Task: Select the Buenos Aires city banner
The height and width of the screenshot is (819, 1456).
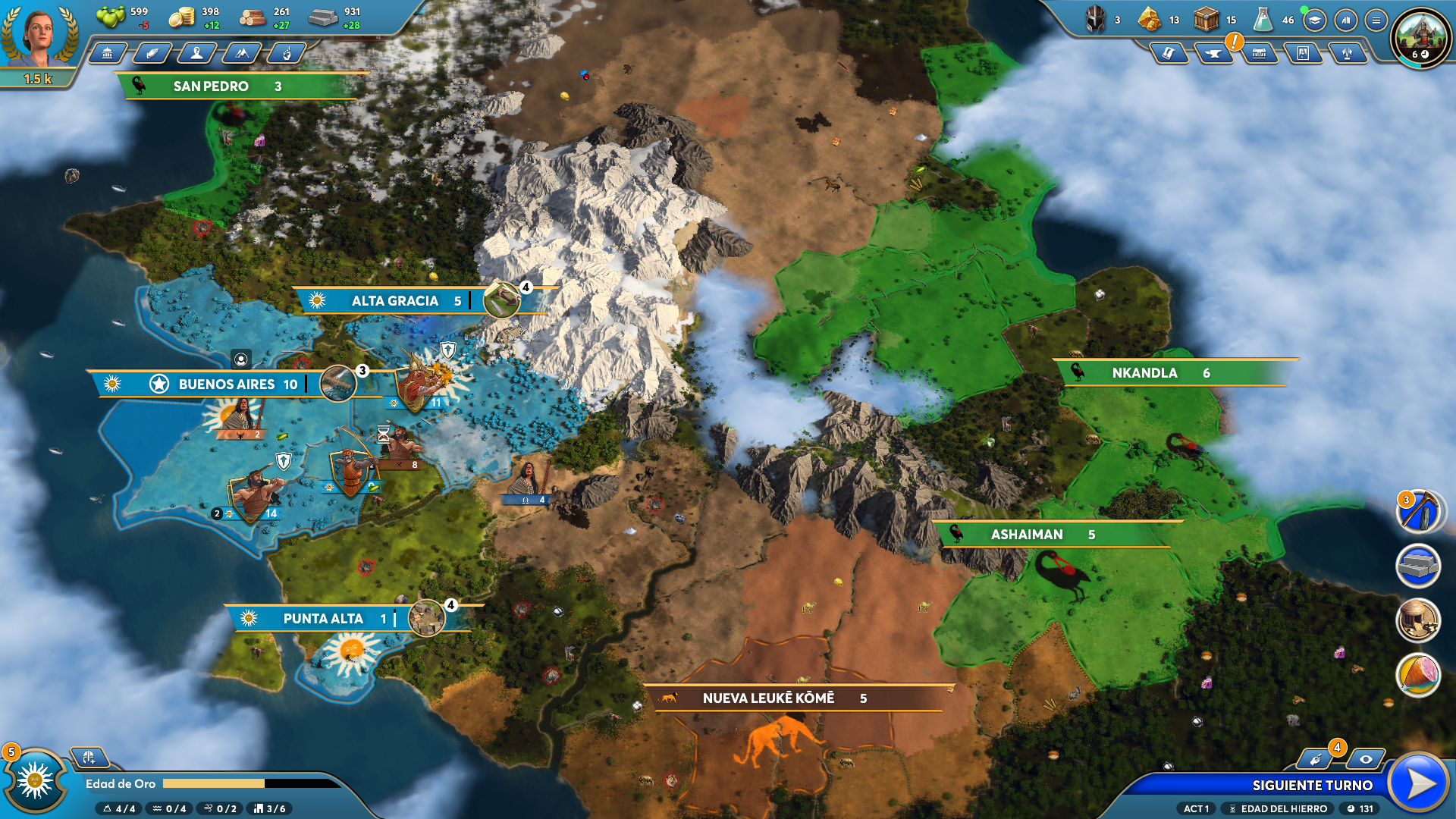Action: (226, 384)
